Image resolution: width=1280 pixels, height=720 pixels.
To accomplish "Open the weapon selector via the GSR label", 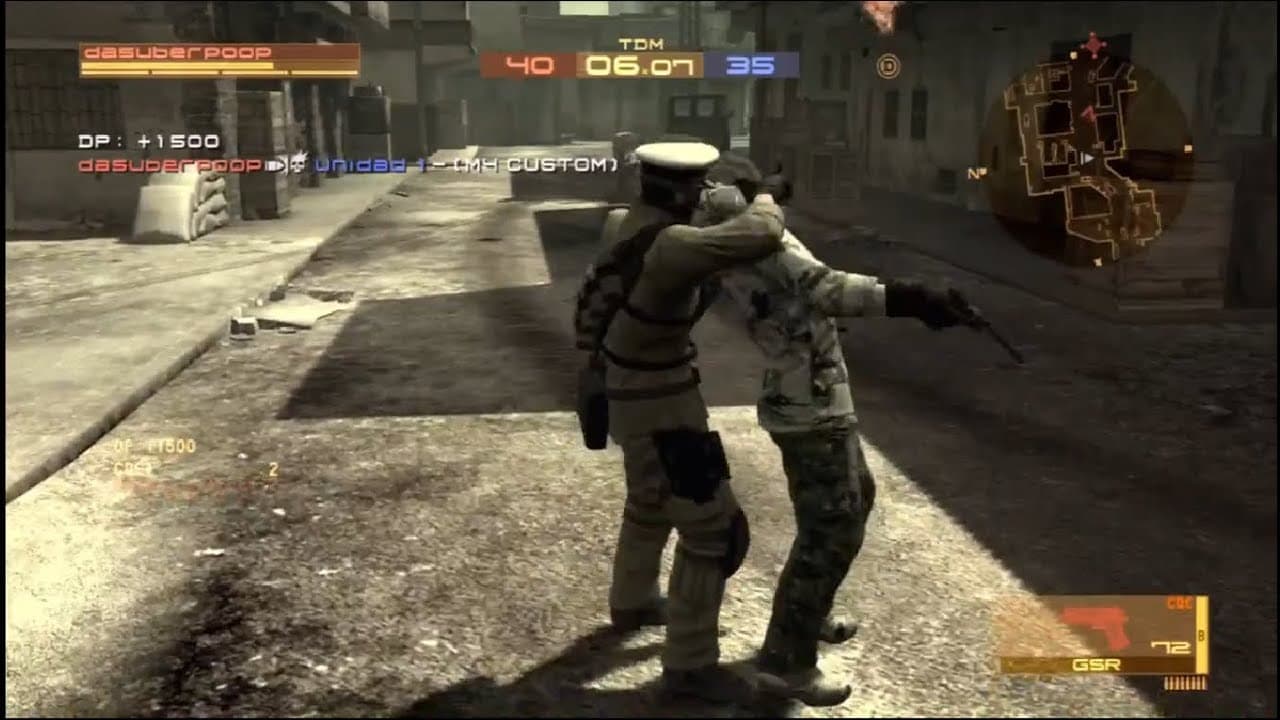I will [1096, 664].
